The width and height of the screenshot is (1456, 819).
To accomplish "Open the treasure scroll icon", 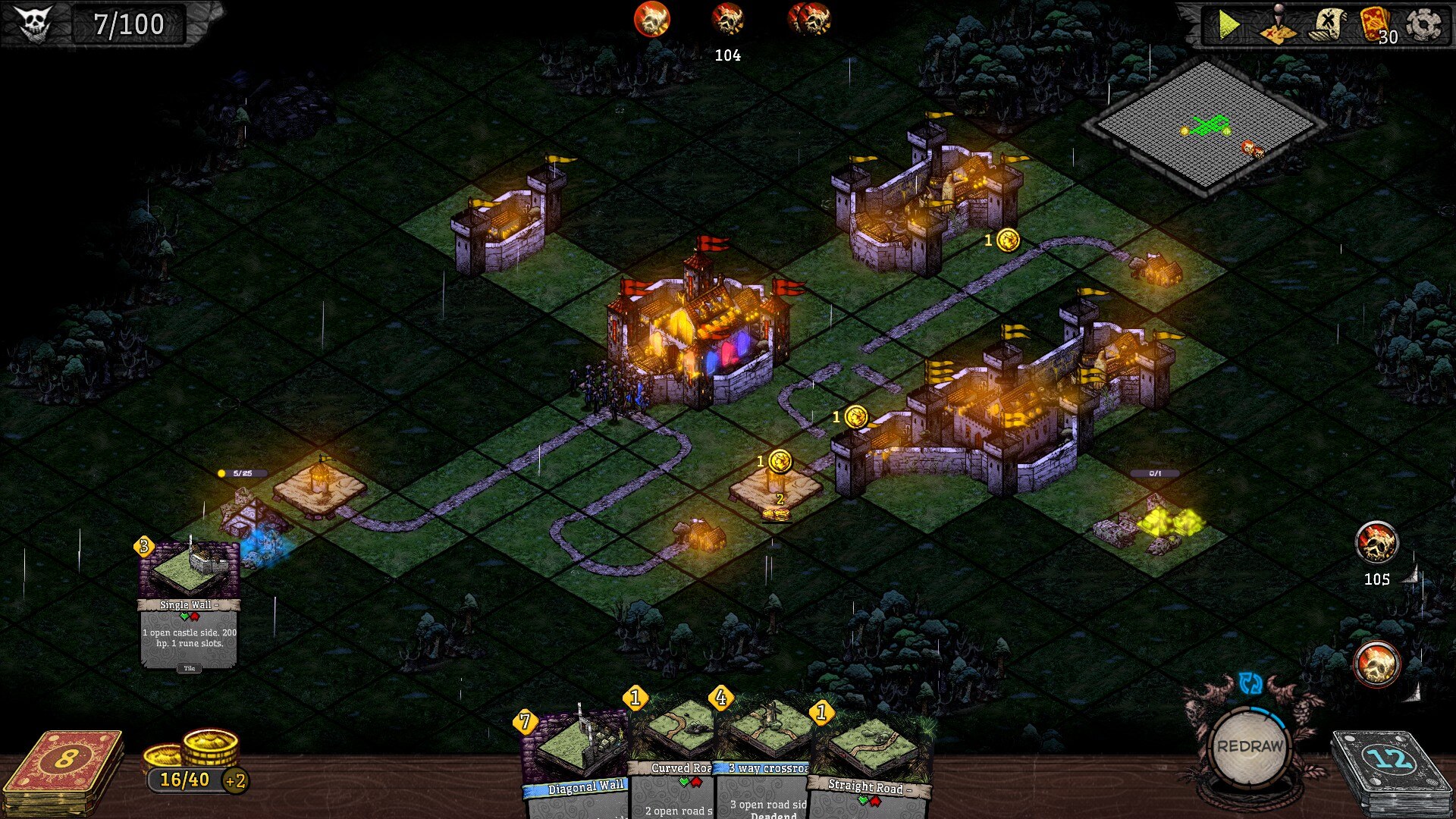I will [x=1326, y=24].
